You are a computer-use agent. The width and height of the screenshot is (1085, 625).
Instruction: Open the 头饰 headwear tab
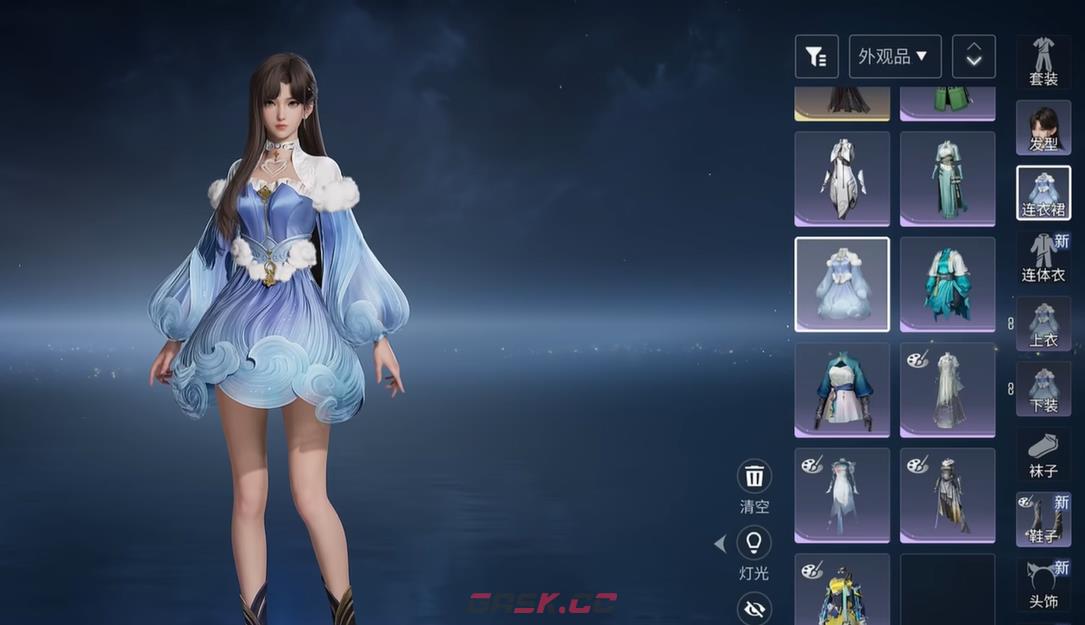(1043, 586)
